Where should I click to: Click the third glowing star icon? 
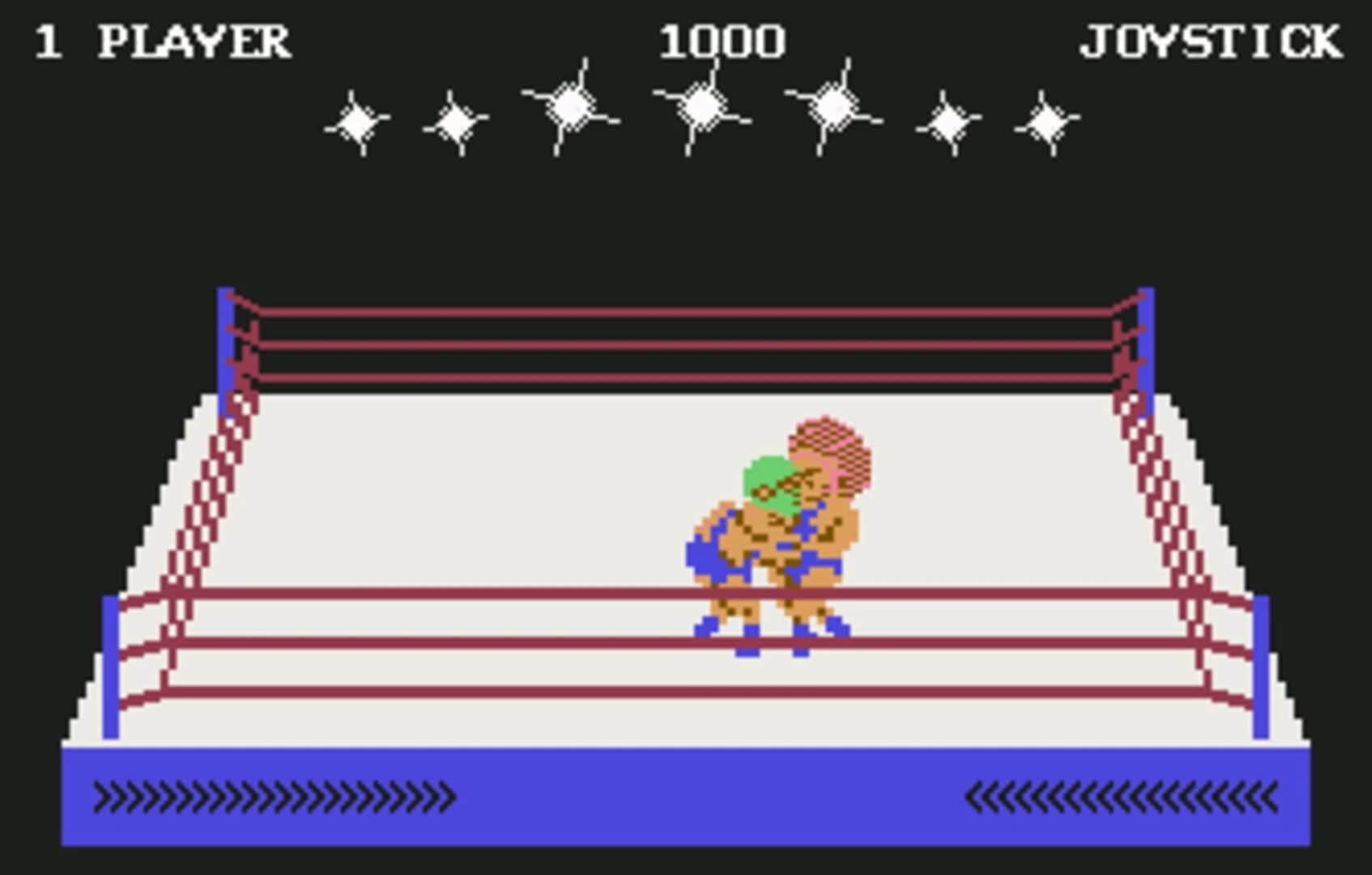(x=571, y=105)
